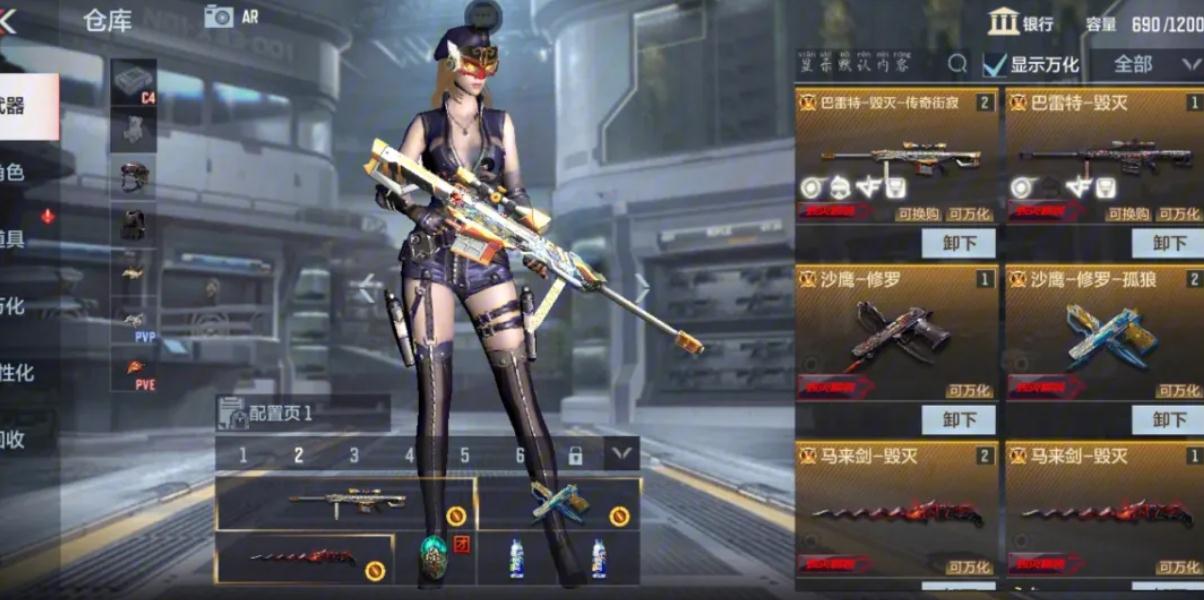Click the locked loadout padlock
The height and width of the screenshot is (600, 1204).
tap(575, 456)
